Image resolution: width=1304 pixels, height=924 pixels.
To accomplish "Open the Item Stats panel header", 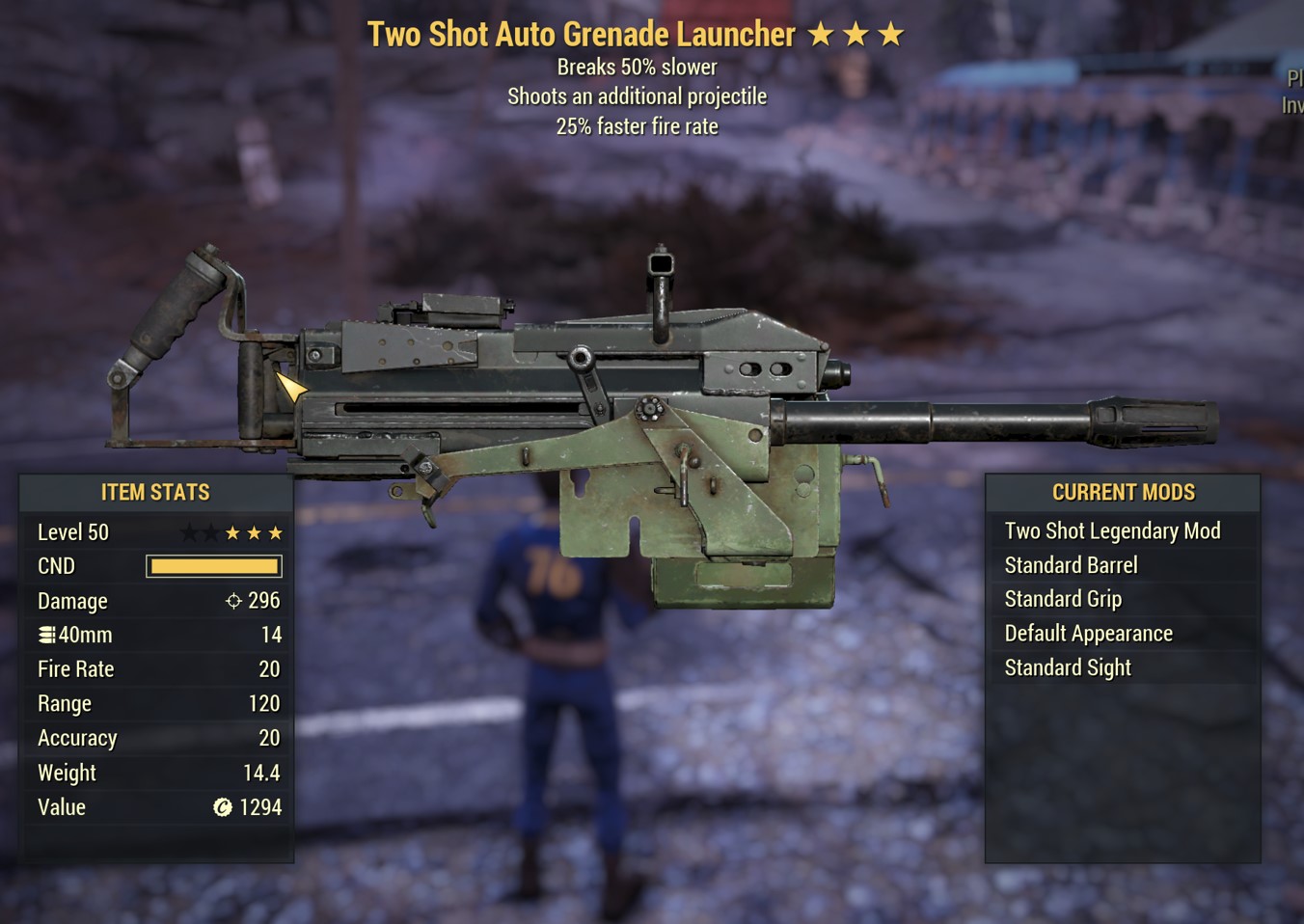I will pyautogui.click(x=155, y=492).
